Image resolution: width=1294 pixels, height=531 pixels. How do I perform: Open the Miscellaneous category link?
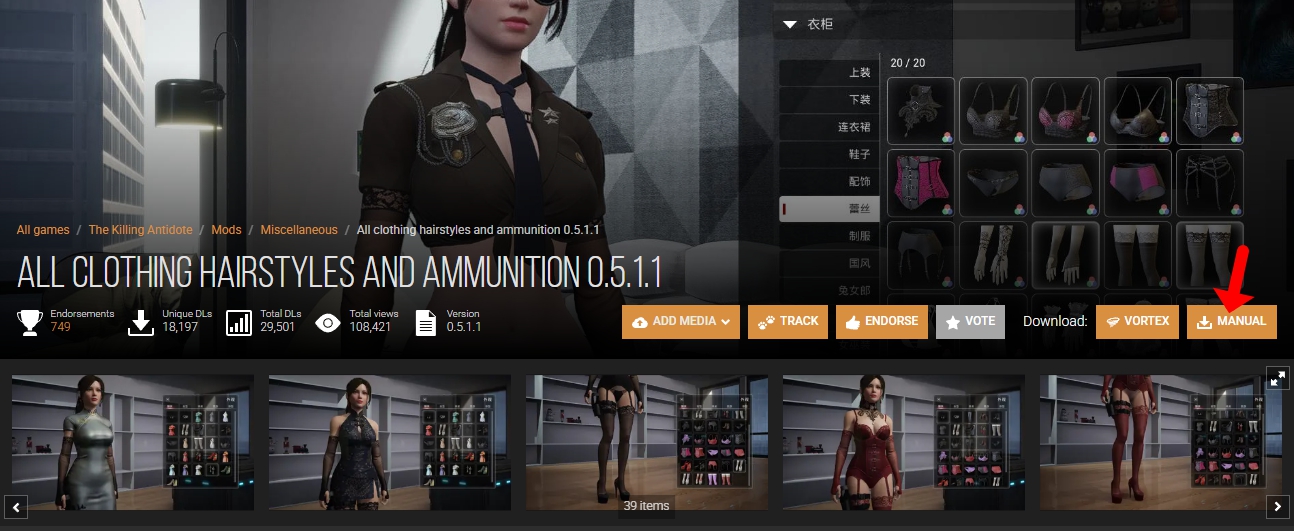pyautogui.click(x=299, y=230)
